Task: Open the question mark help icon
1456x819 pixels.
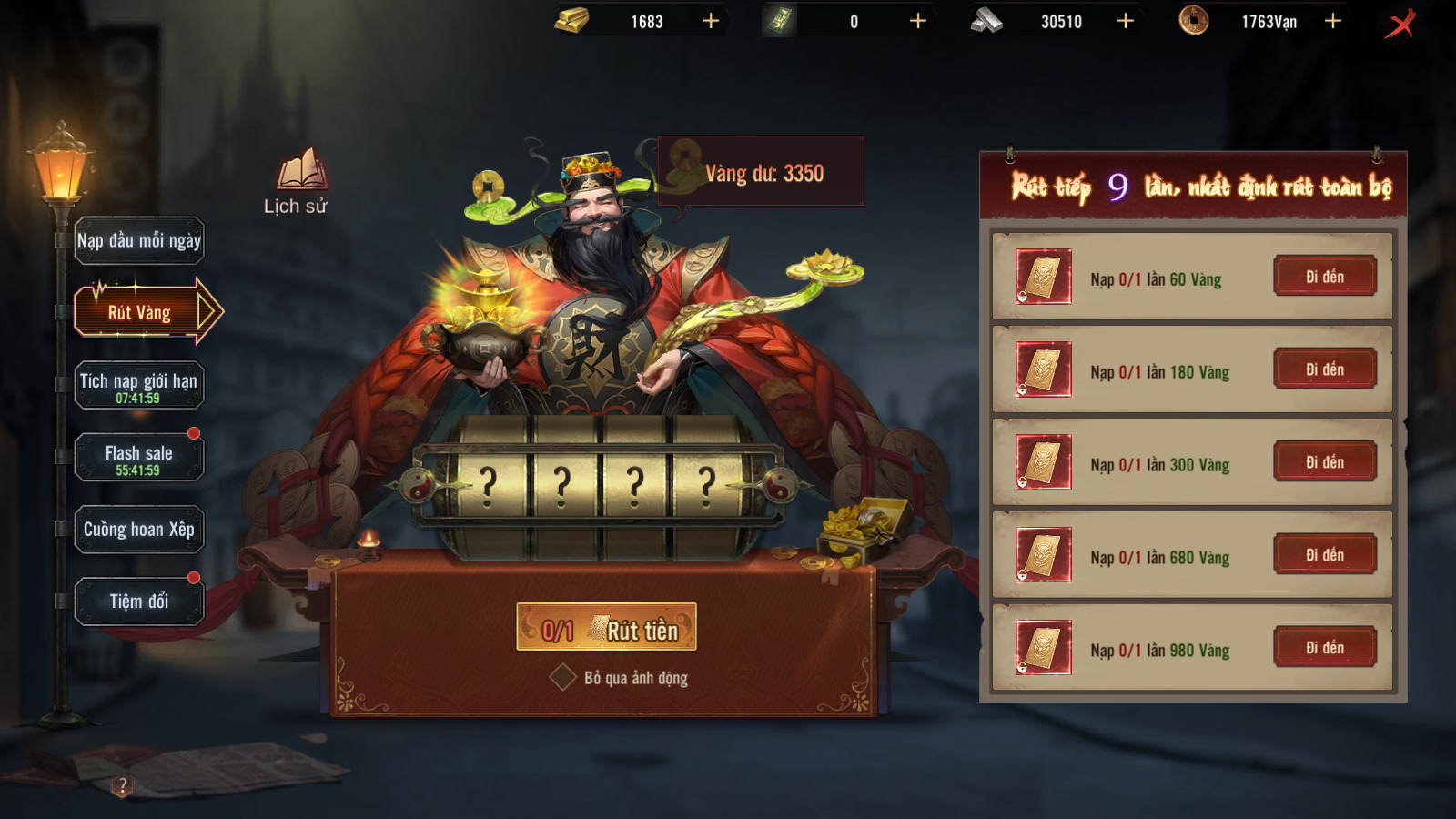Action: pyautogui.click(x=123, y=784)
